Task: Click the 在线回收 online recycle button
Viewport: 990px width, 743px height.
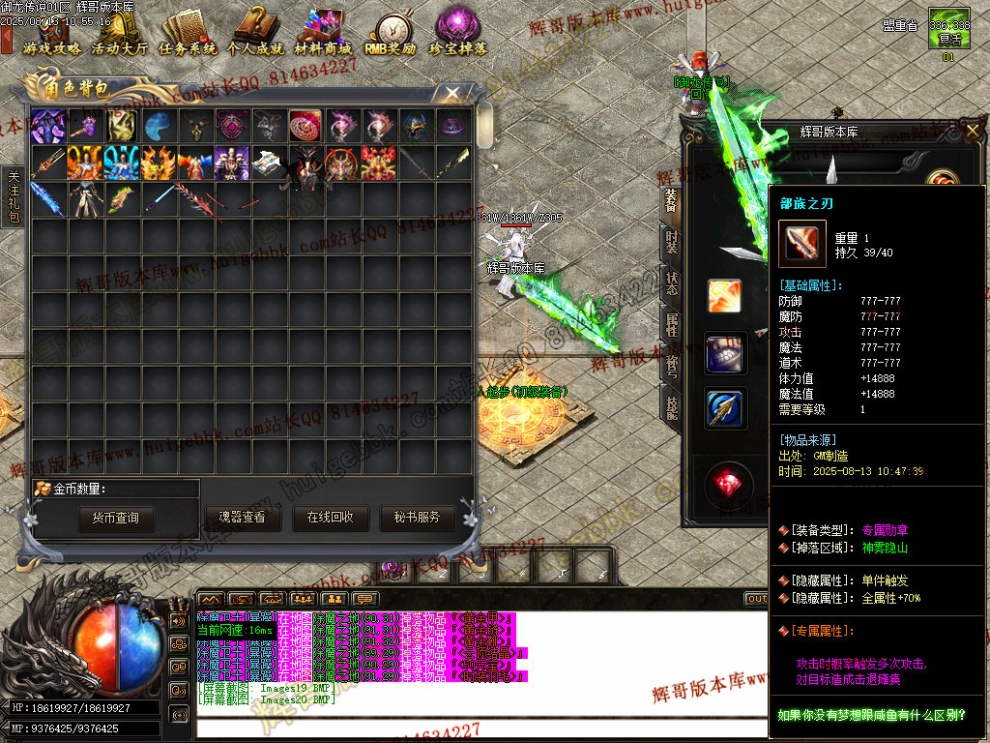Action: pyautogui.click(x=330, y=518)
